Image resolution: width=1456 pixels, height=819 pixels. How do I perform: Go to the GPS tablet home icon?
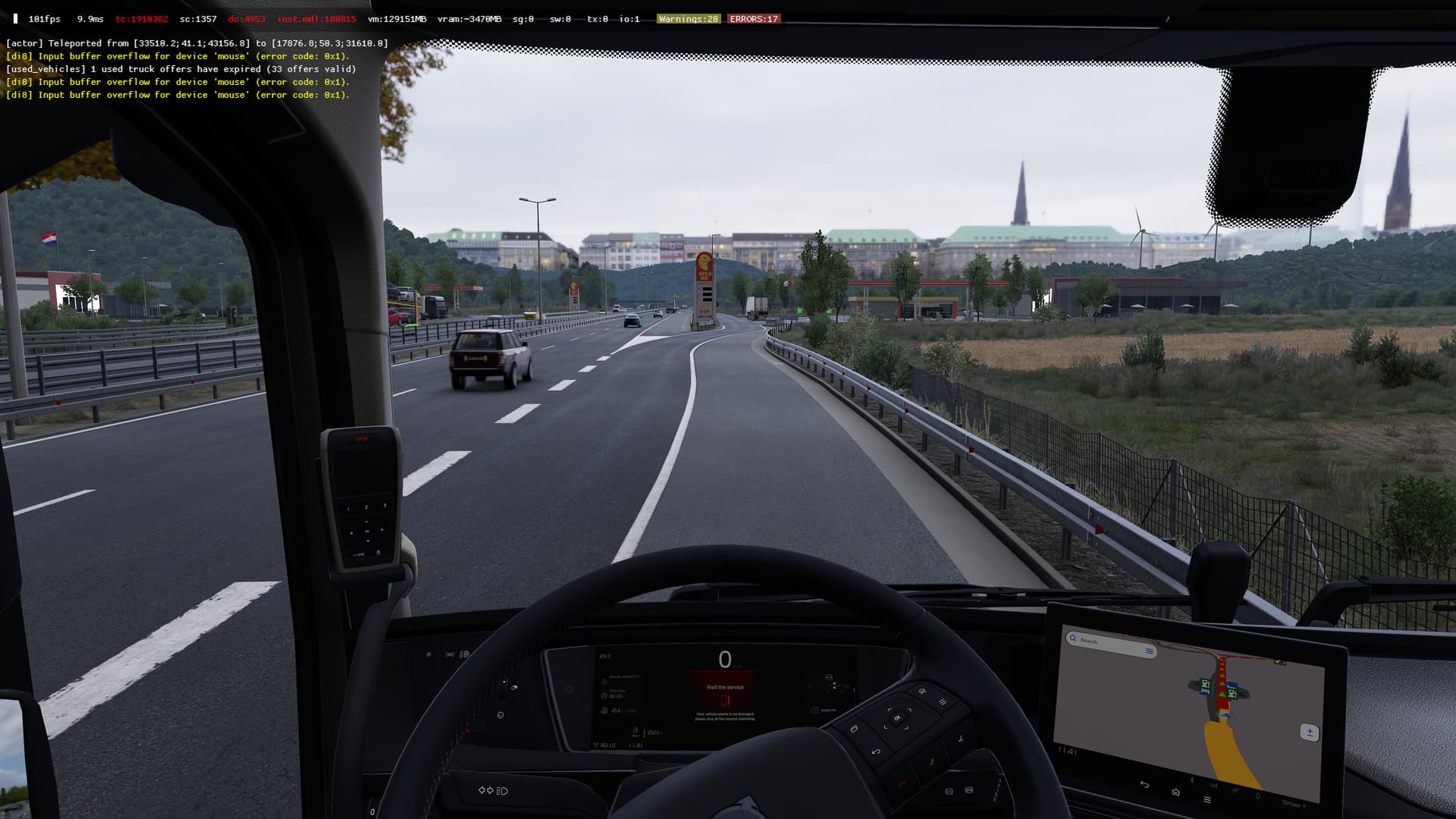click(x=1175, y=792)
